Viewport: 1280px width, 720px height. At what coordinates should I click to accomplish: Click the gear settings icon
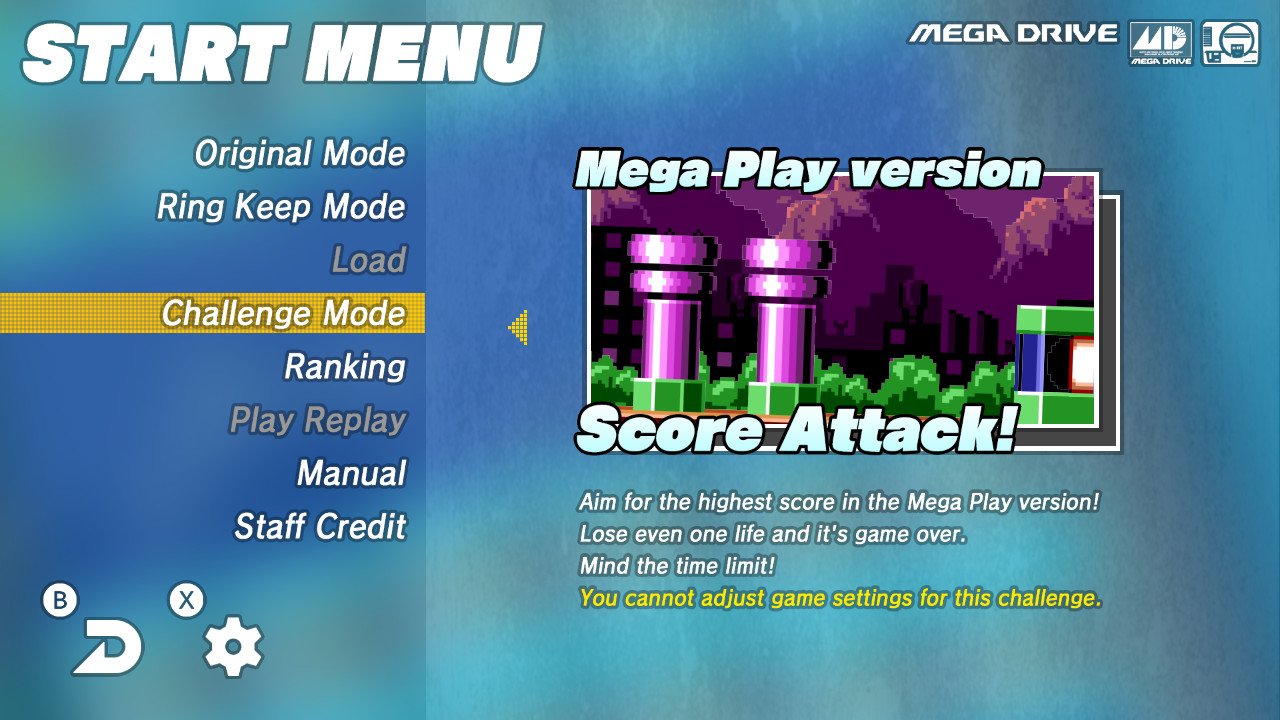(x=232, y=648)
